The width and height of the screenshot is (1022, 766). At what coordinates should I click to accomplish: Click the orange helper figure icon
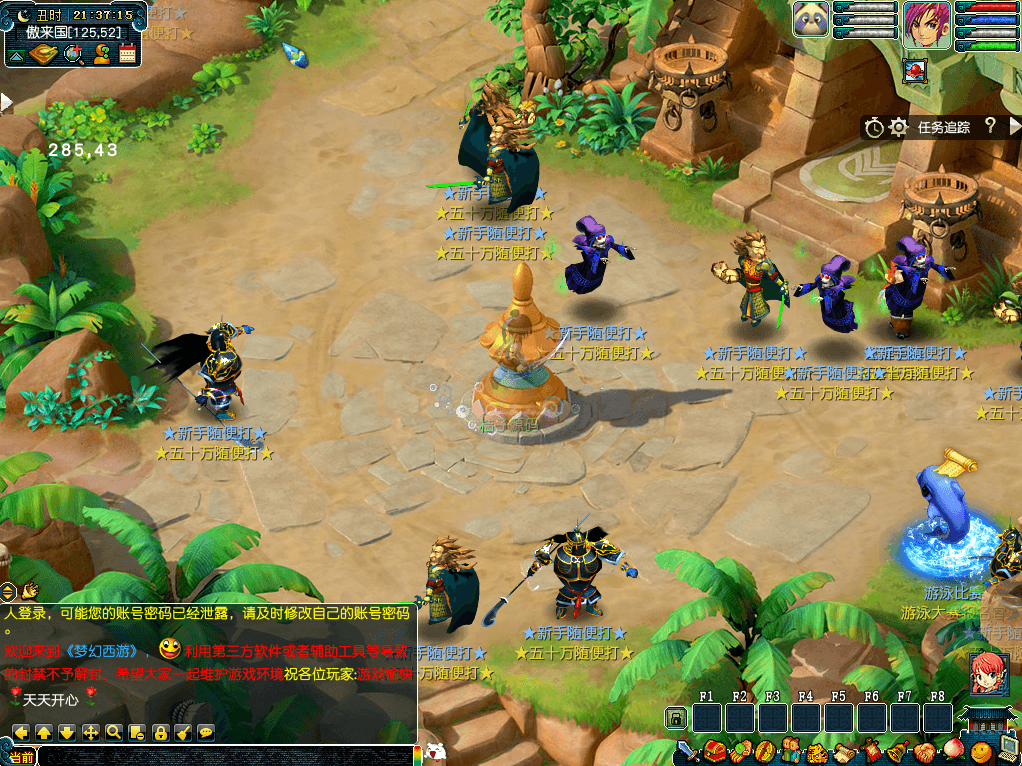(x=101, y=54)
